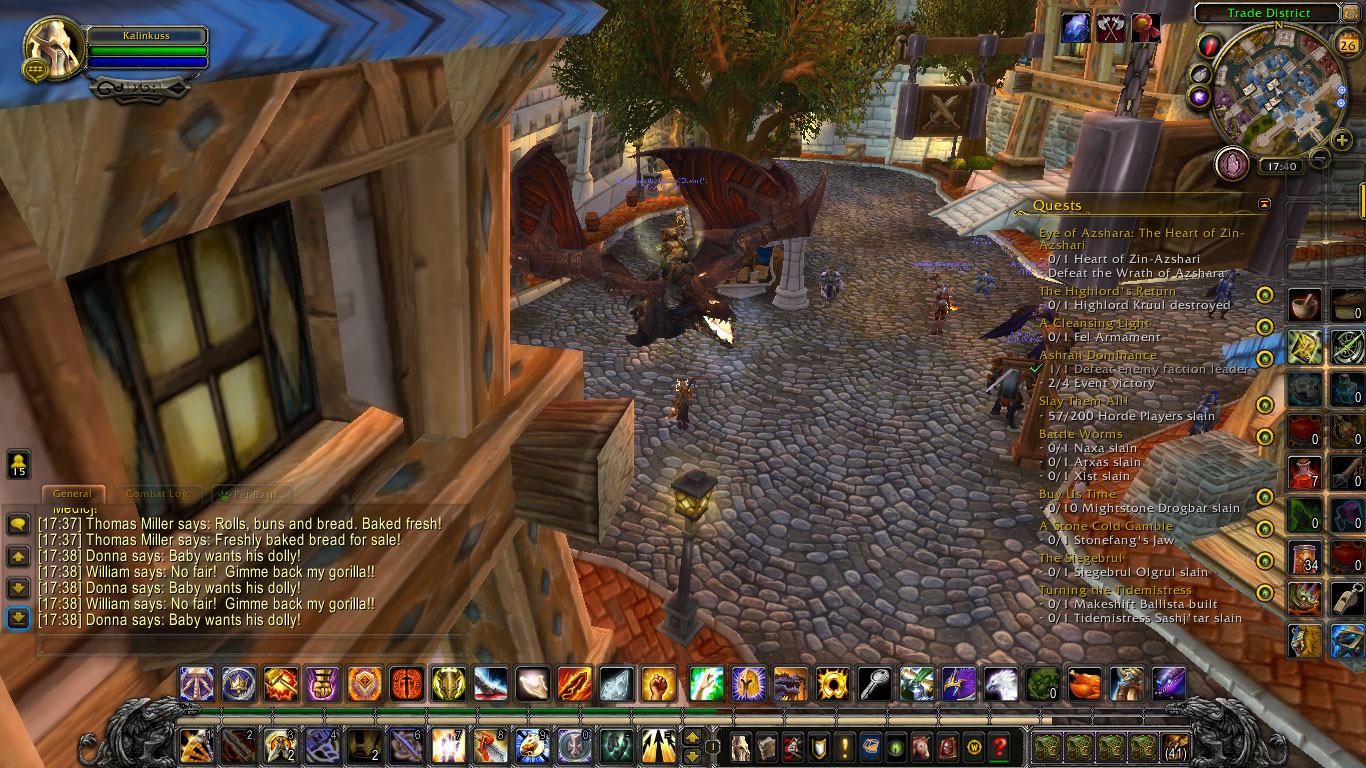
Task: Open the Spellbook from the micro menu
Action: pyautogui.click(x=766, y=745)
